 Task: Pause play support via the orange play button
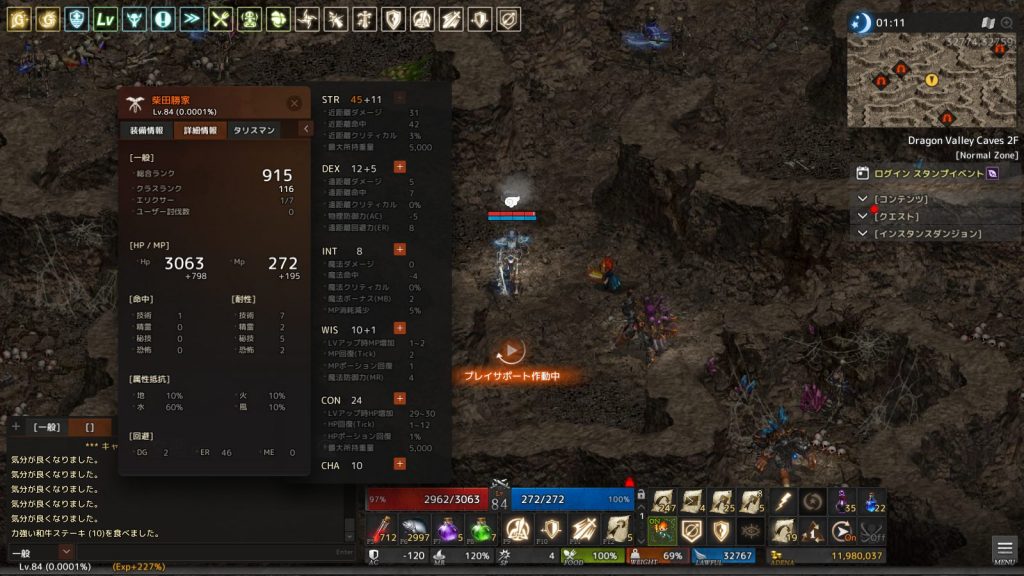coord(510,351)
